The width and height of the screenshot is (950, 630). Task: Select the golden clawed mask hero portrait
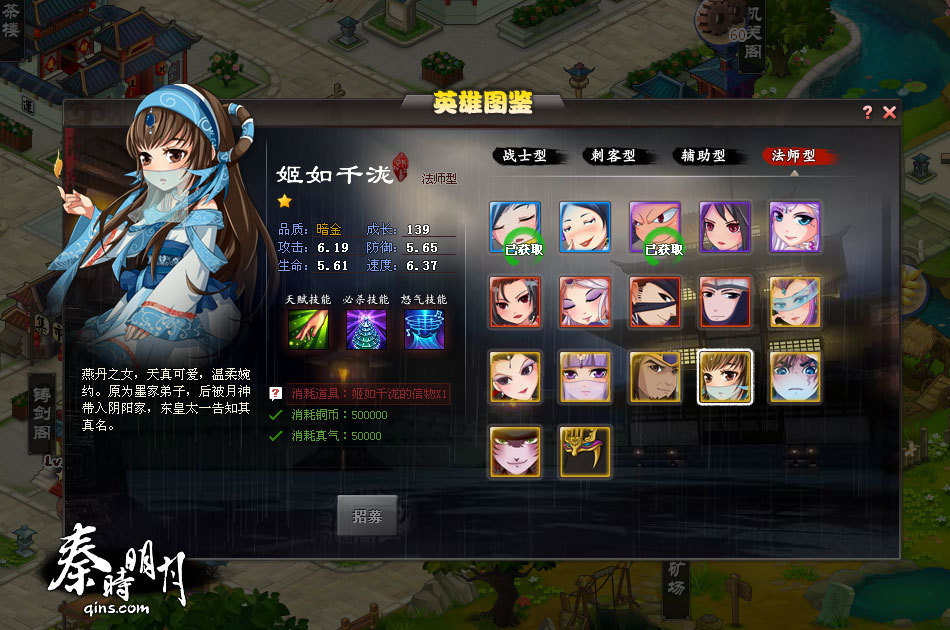(x=585, y=452)
